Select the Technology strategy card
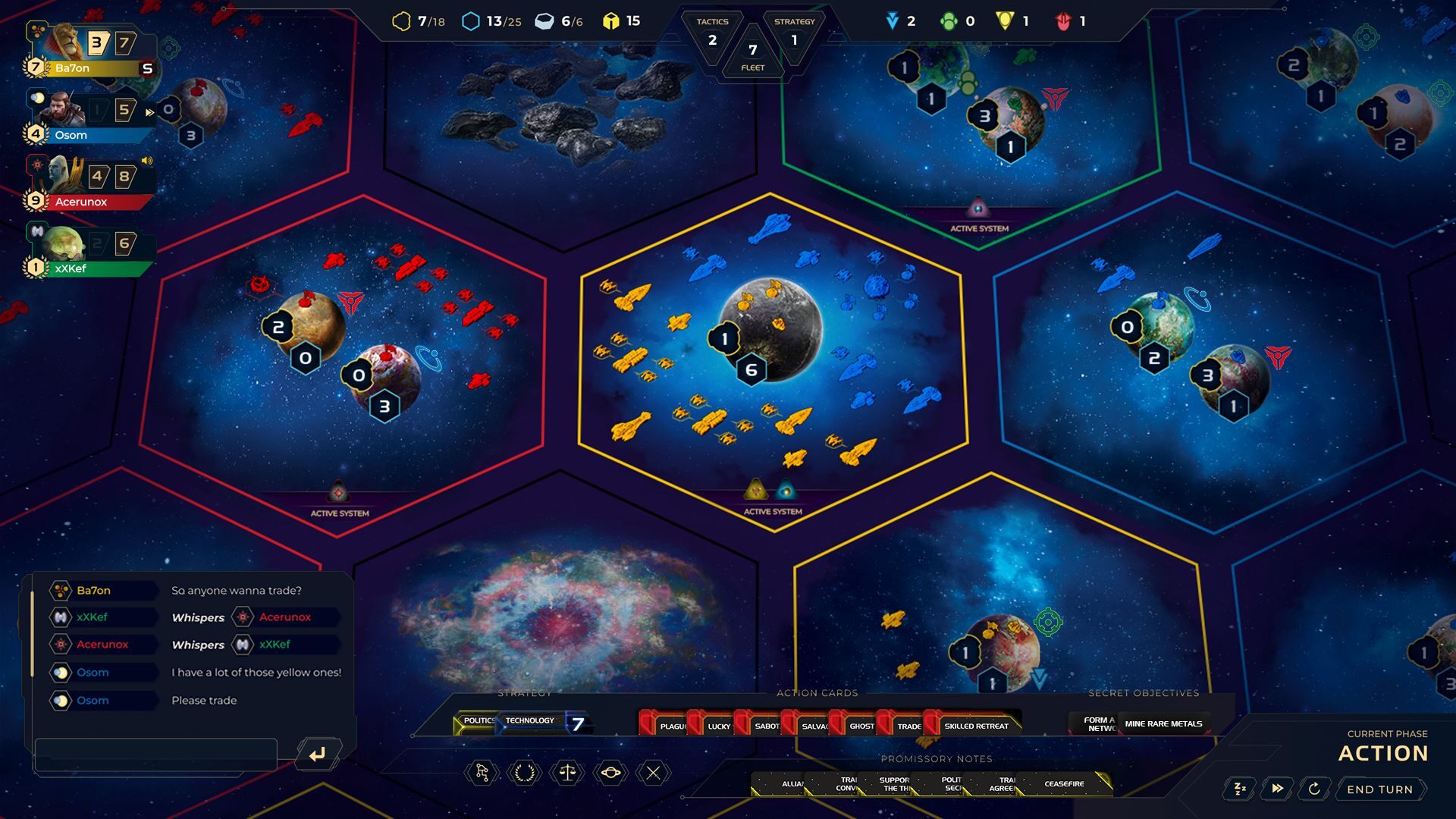The width and height of the screenshot is (1456, 819). tap(531, 721)
